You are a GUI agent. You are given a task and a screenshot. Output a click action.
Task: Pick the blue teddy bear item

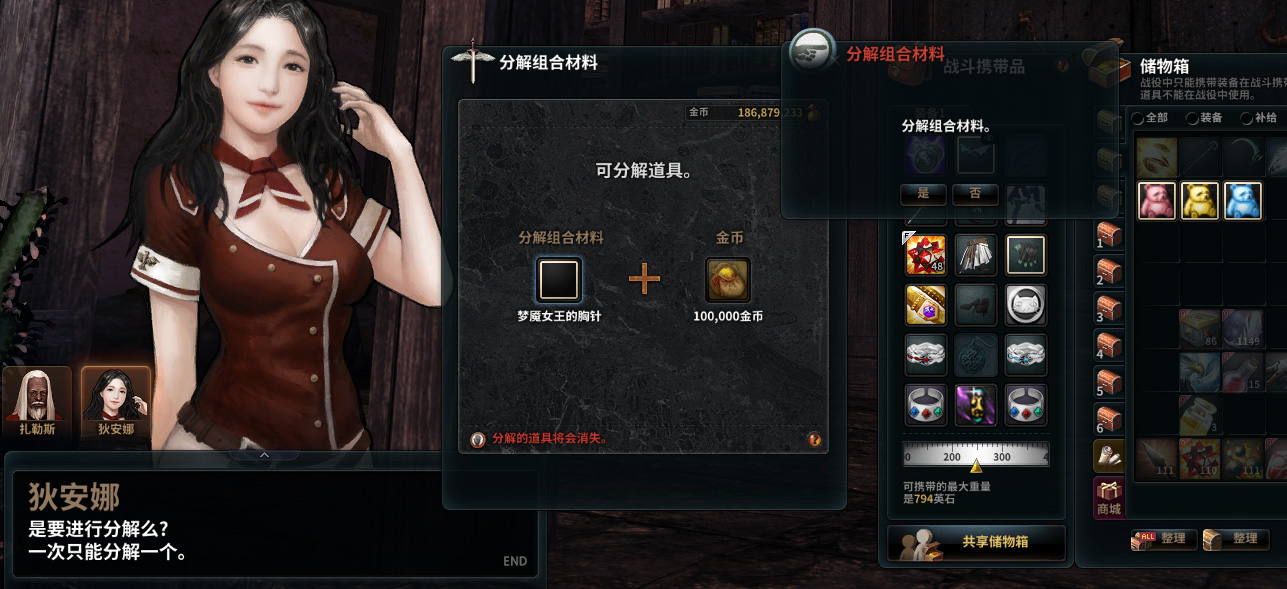1243,201
